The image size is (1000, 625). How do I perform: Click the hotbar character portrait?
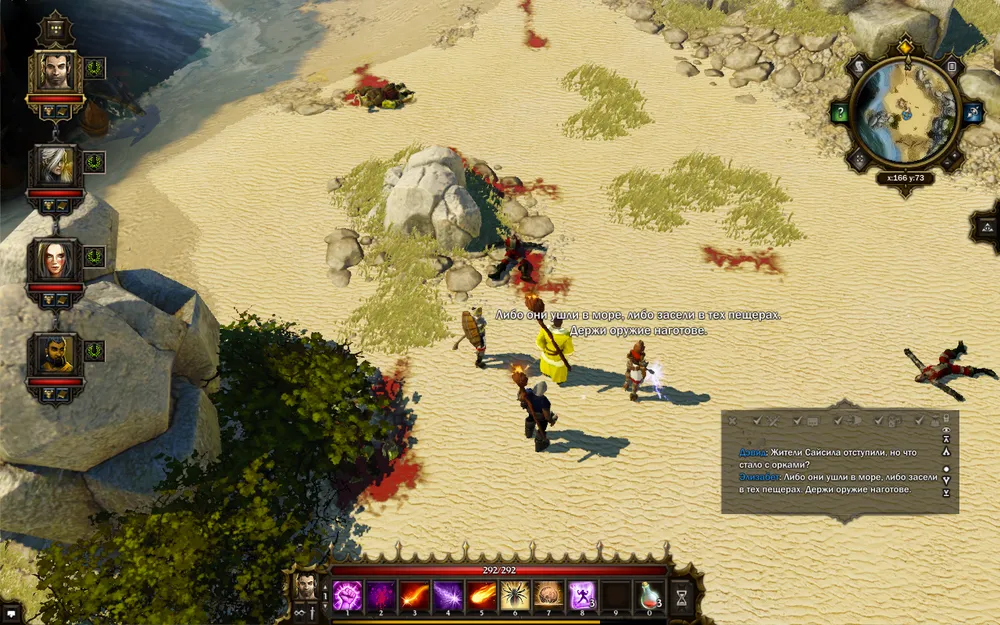[x=302, y=586]
